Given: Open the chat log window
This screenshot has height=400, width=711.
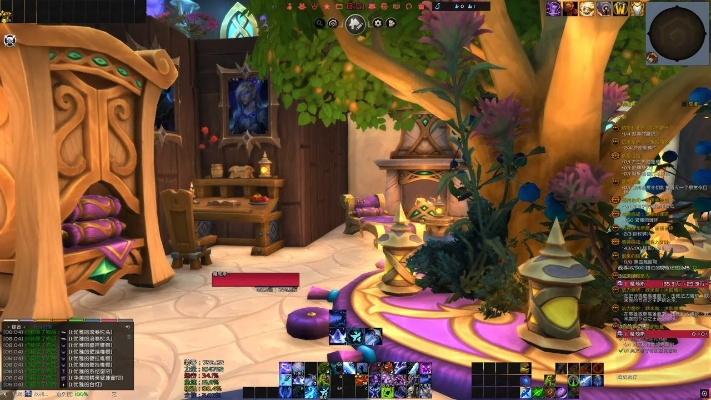Looking at the screenshot, I should (x=66, y=355).
